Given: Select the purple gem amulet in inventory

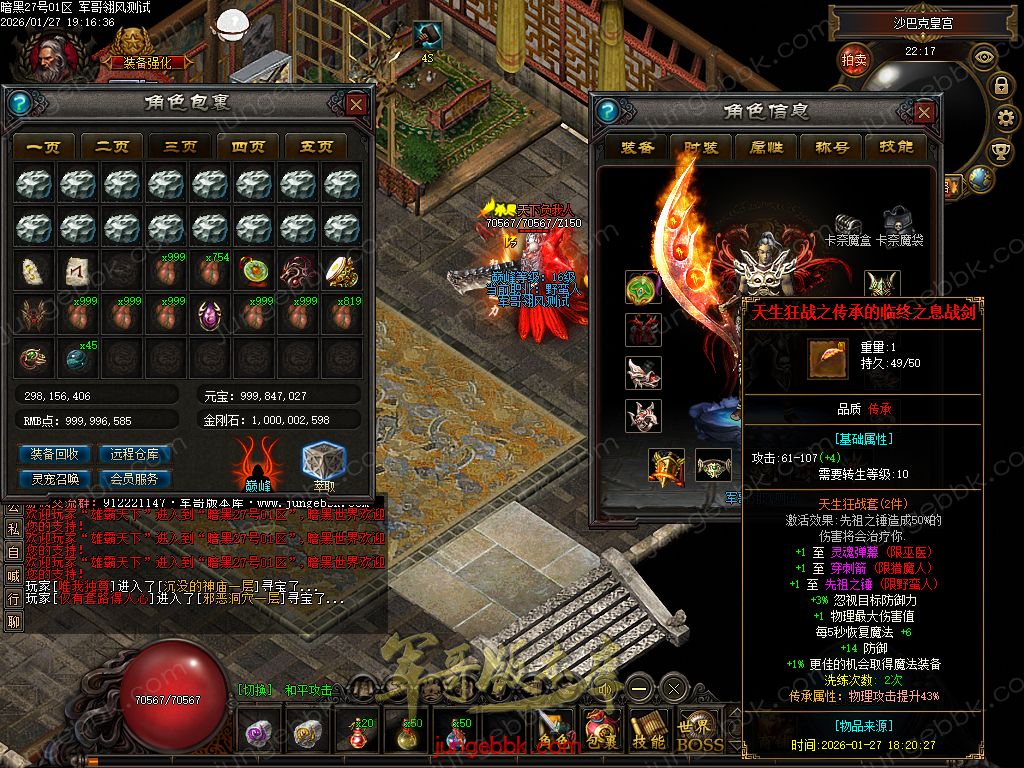Looking at the screenshot, I should (210, 316).
